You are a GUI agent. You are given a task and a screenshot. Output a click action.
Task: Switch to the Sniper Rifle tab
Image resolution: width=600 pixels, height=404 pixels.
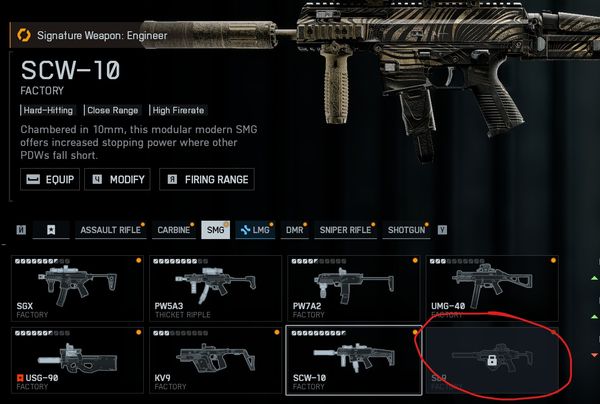(346, 230)
